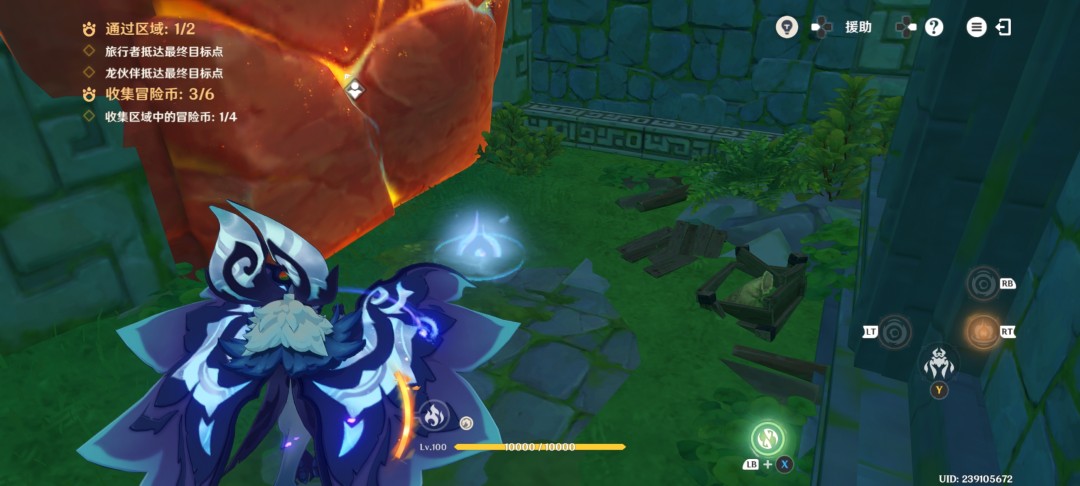
Task: Click the 收集冒险币 coin objective
Action: [150, 94]
